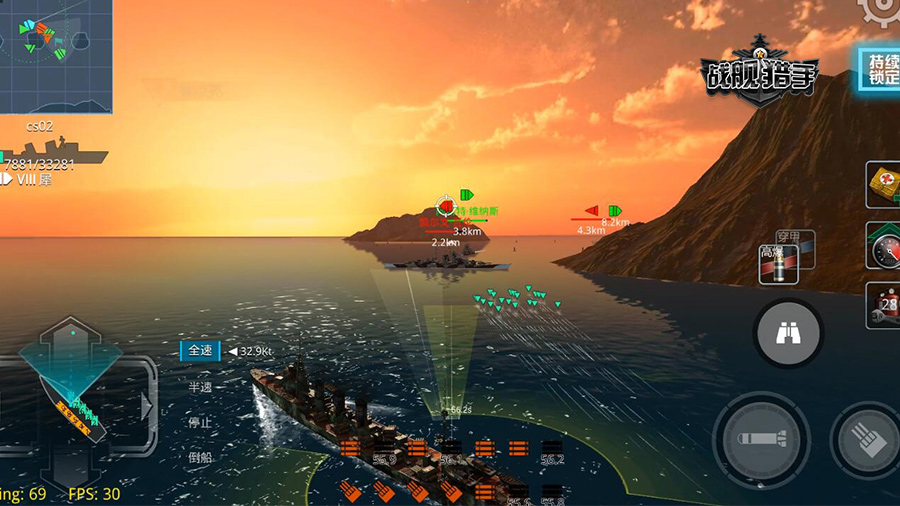Screen dimensions: 900x506
Task: Open the tactical minimap
Action: 56,56
